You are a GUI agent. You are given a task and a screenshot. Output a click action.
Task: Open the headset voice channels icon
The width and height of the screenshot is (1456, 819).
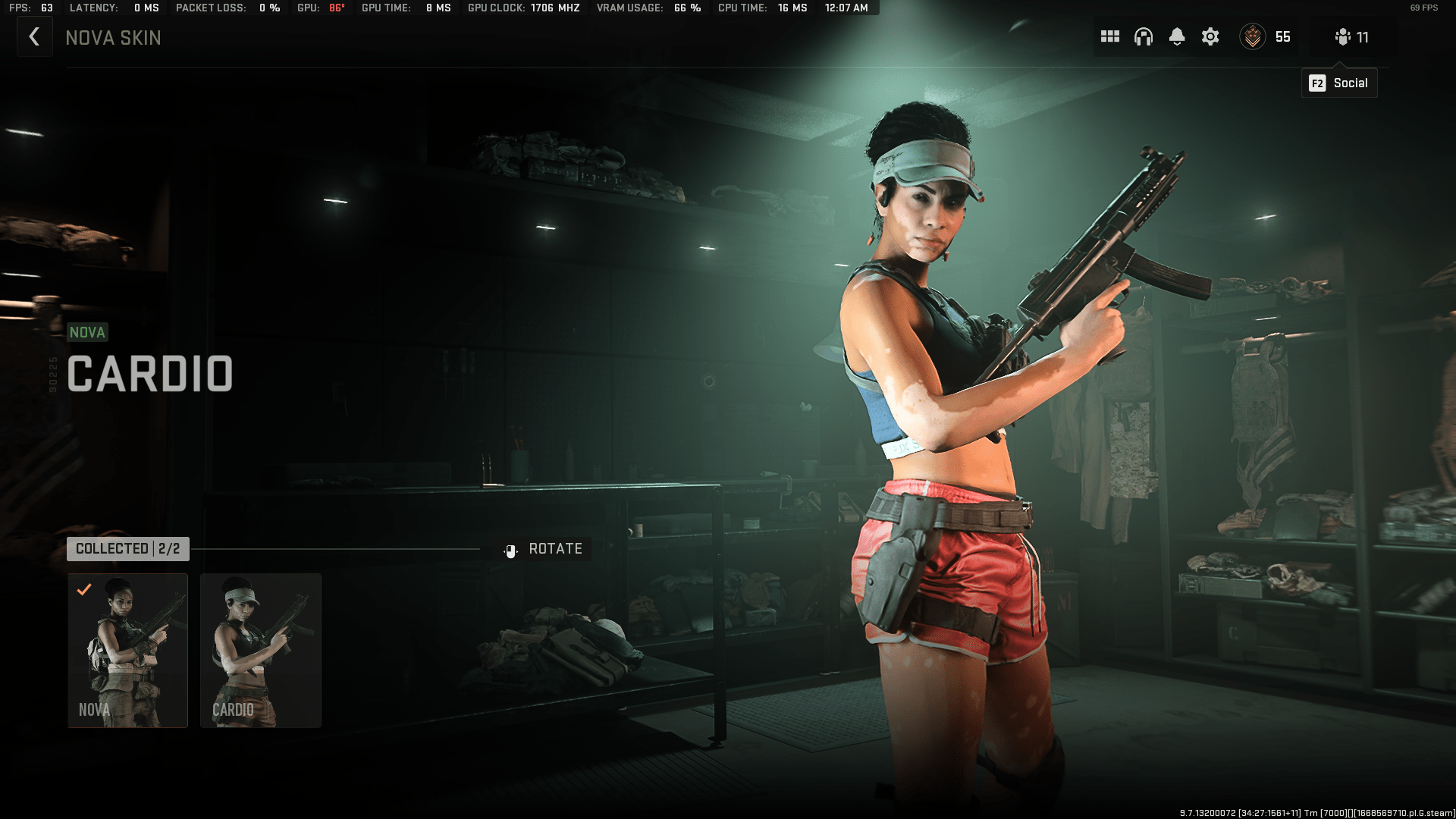pos(1144,37)
